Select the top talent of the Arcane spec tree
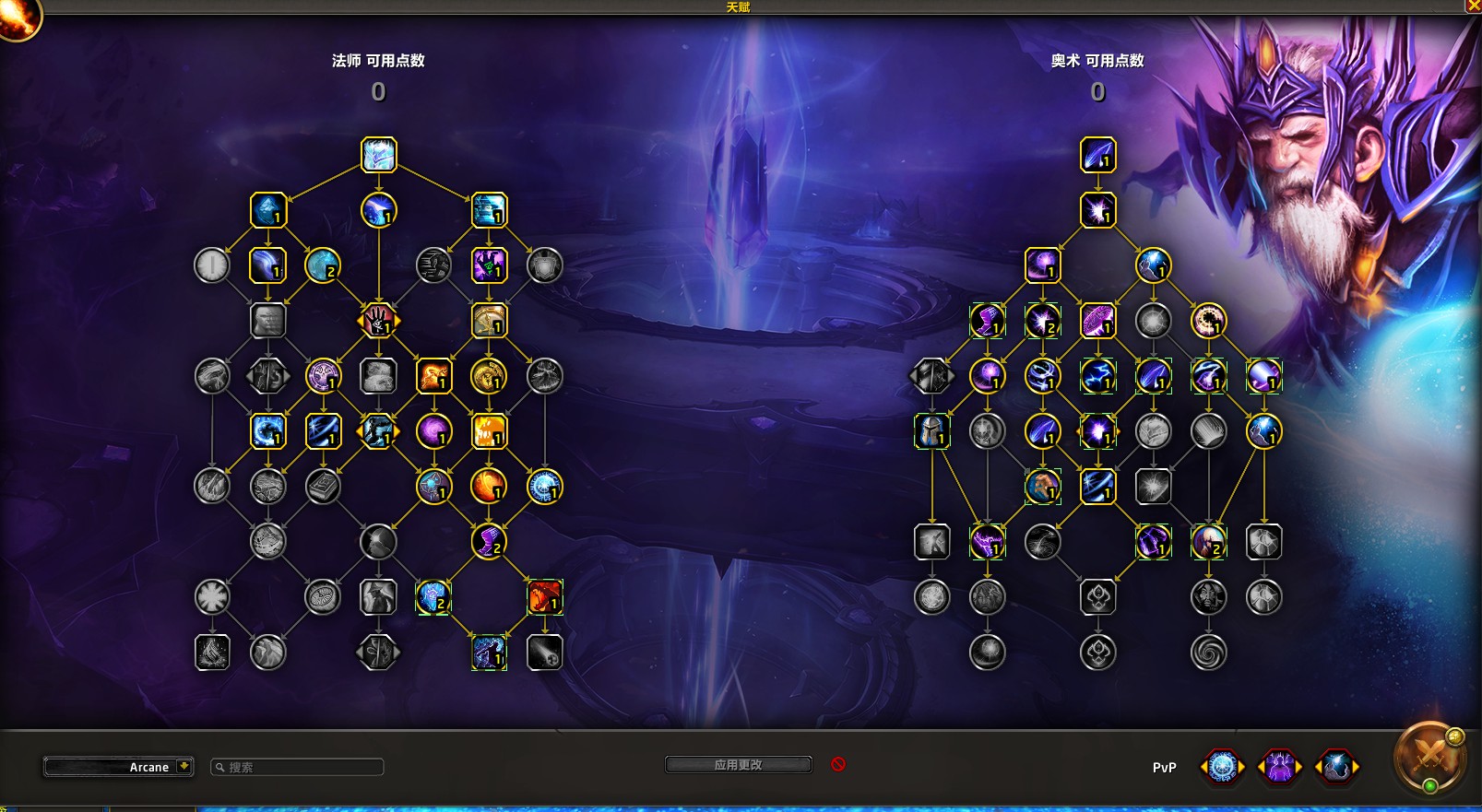Image resolution: width=1482 pixels, height=812 pixels. point(1097,155)
